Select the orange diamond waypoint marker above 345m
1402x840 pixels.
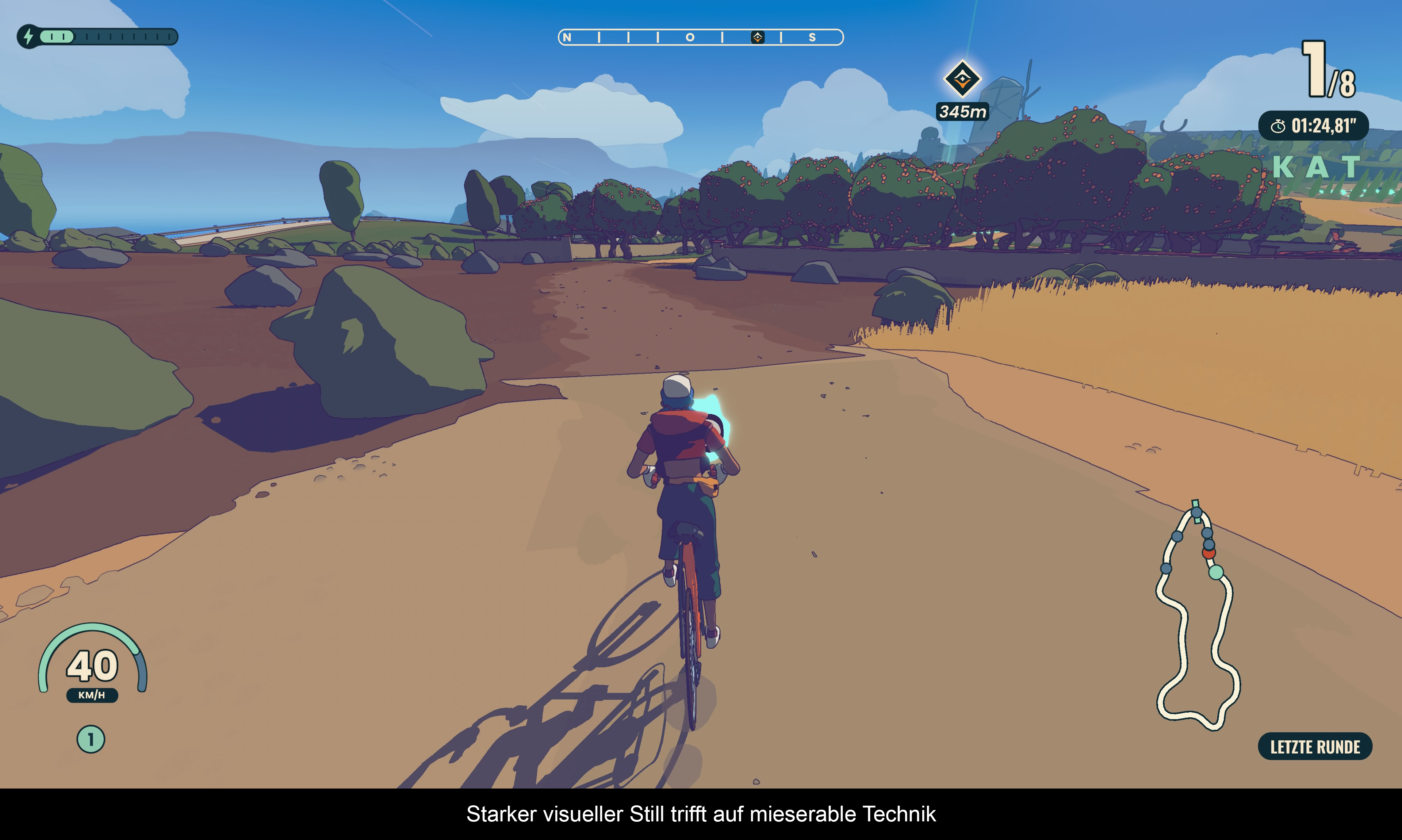962,79
